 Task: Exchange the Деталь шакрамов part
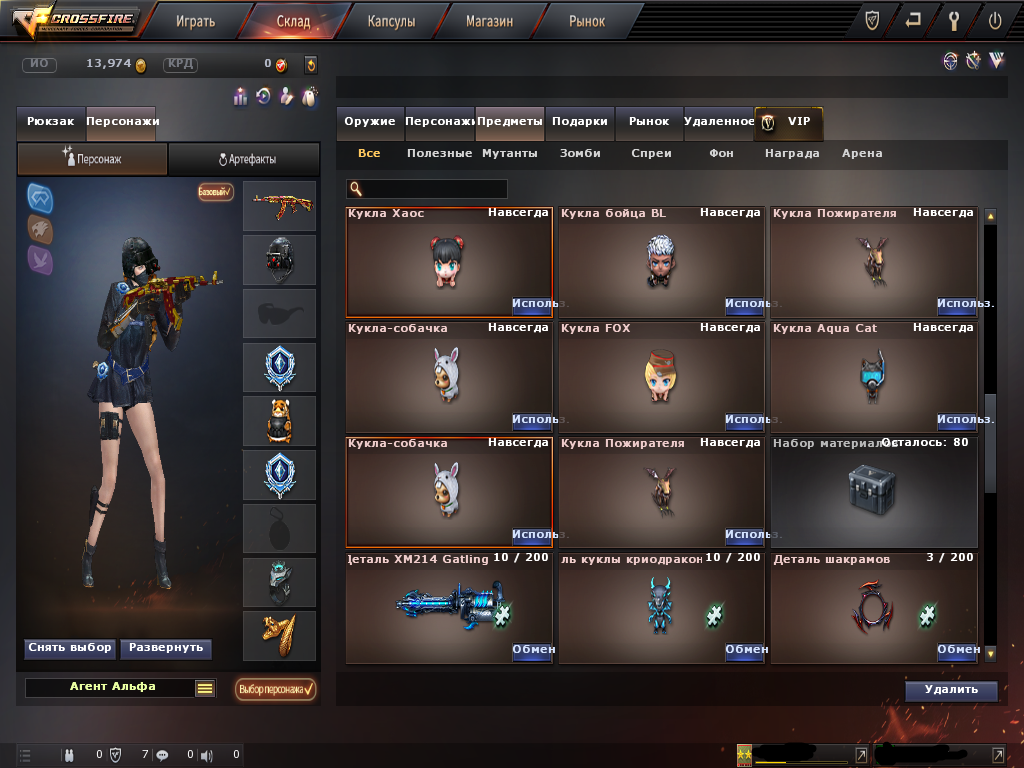point(957,649)
